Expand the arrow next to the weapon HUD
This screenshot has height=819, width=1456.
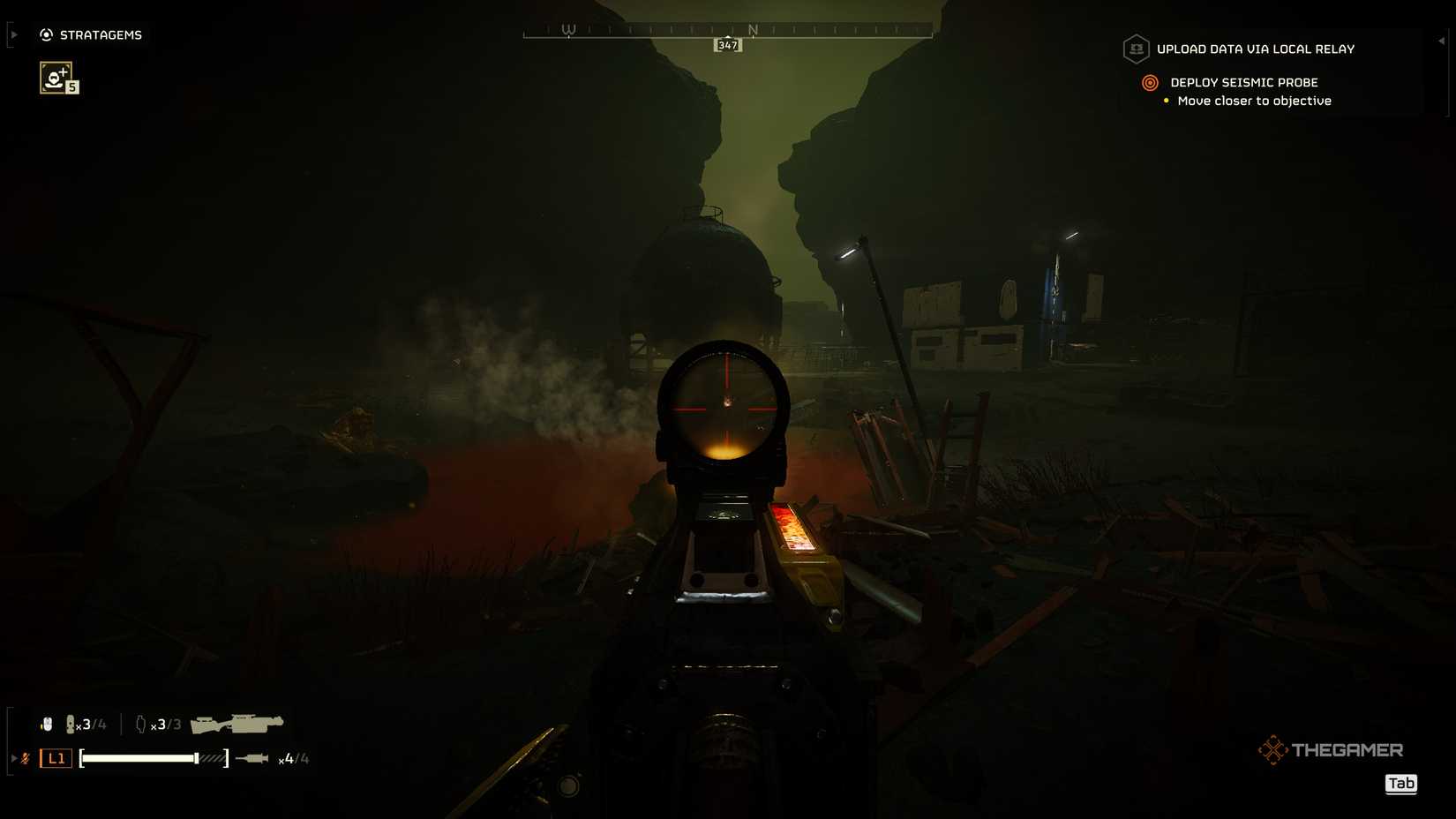click(x=14, y=758)
